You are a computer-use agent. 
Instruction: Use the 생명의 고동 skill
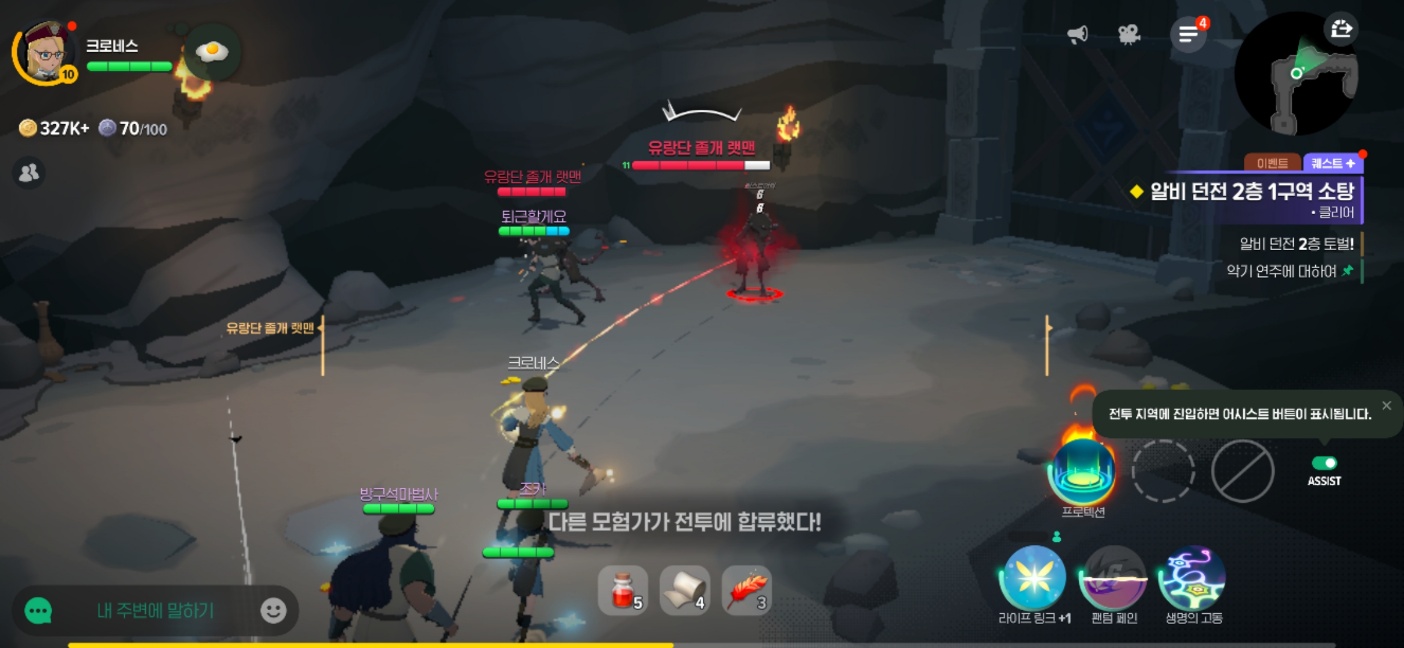pyautogui.click(x=1192, y=577)
